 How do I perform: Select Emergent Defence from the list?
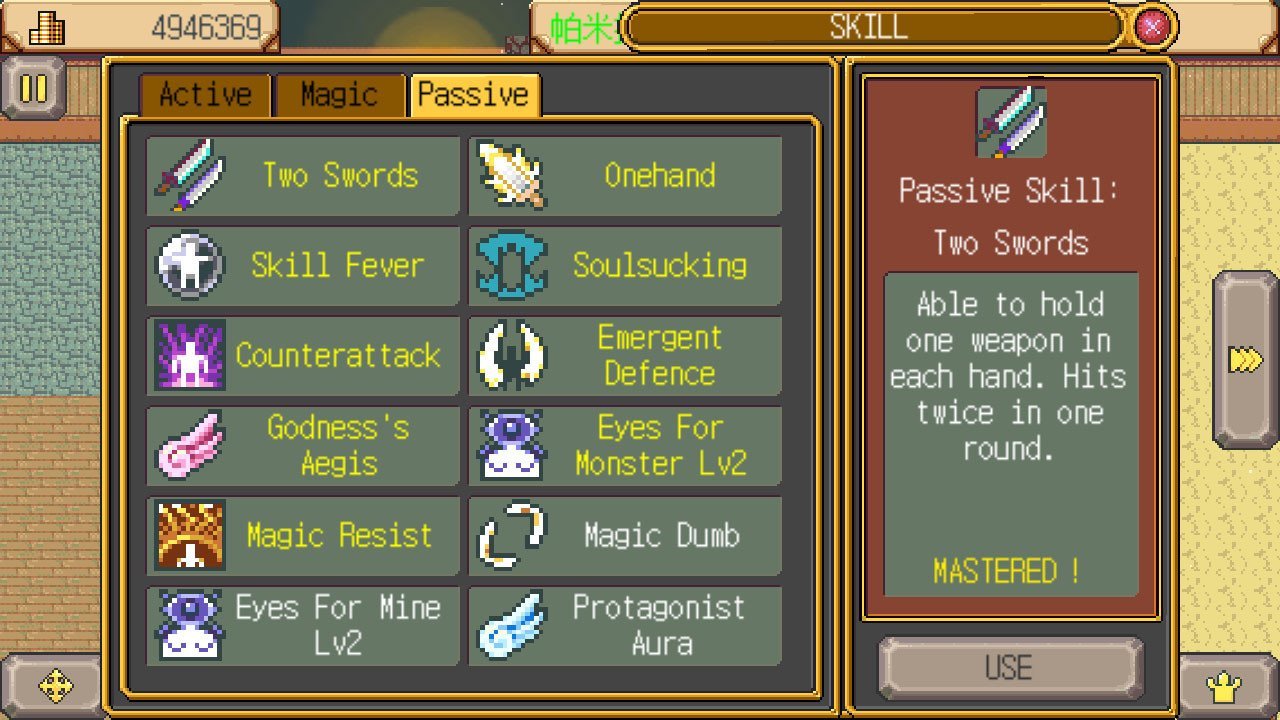[x=625, y=356]
